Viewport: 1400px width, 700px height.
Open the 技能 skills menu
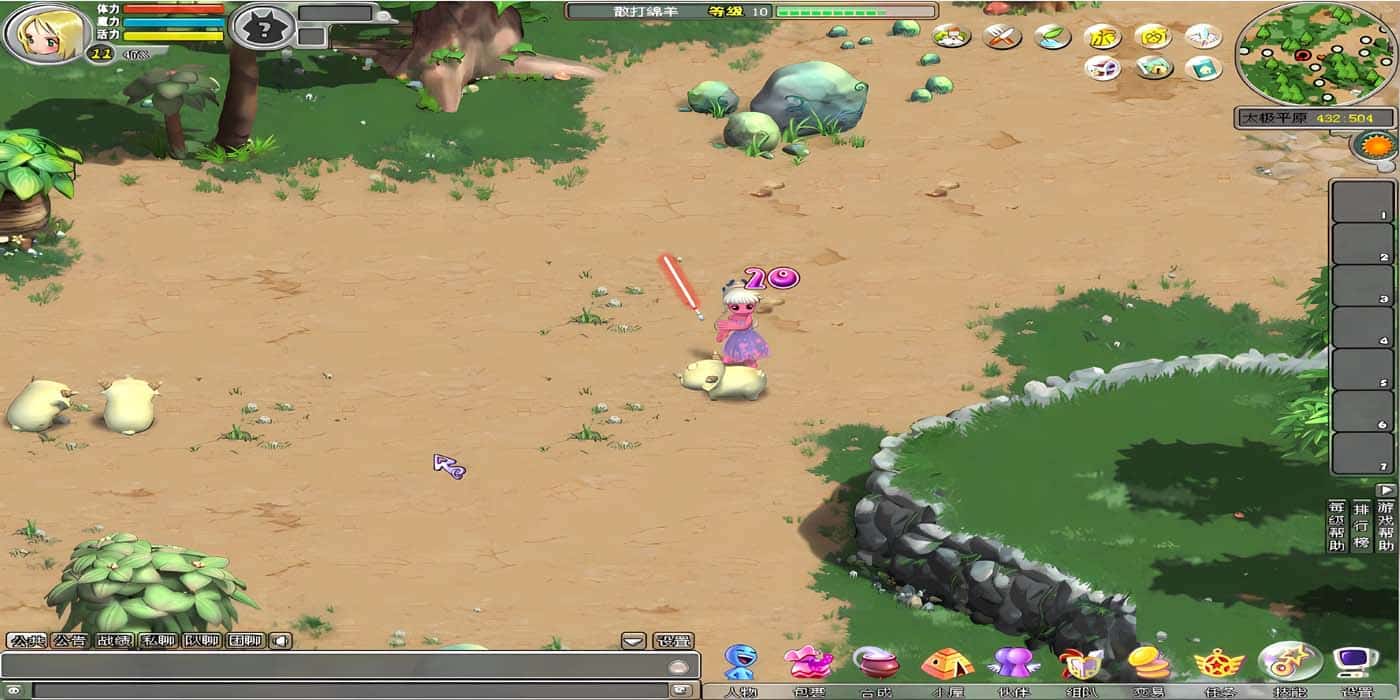click(1289, 662)
